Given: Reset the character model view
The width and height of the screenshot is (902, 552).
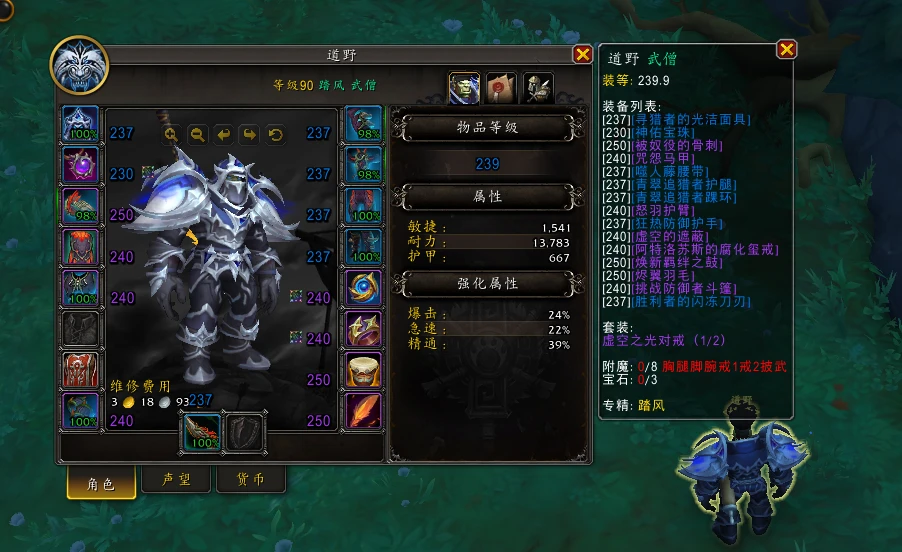Looking at the screenshot, I should coord(275,134).
